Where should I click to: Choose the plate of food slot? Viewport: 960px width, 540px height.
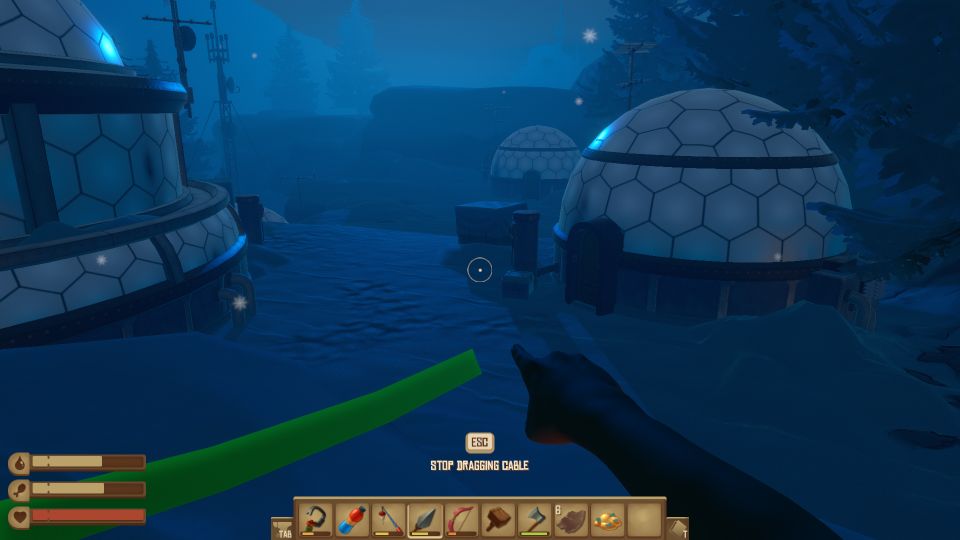pyautogui.click(x=607, y=520)
